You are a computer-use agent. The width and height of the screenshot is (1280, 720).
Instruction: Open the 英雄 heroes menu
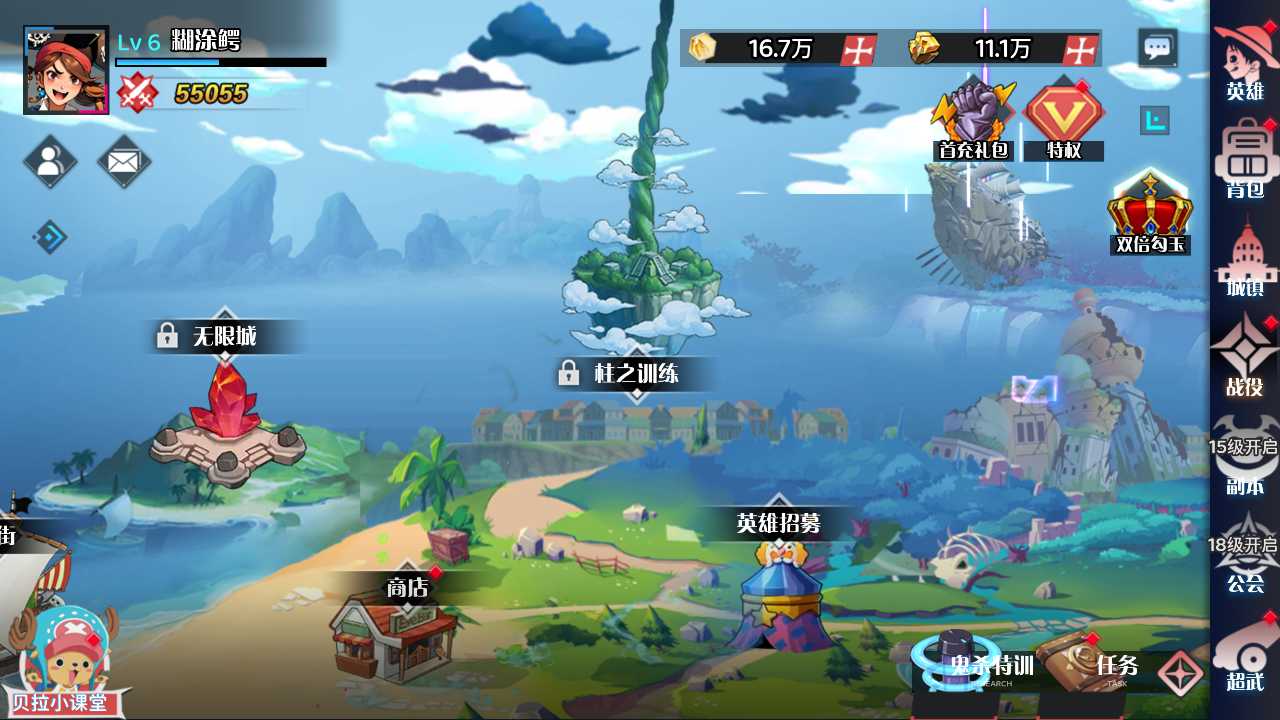[1245, 60]
